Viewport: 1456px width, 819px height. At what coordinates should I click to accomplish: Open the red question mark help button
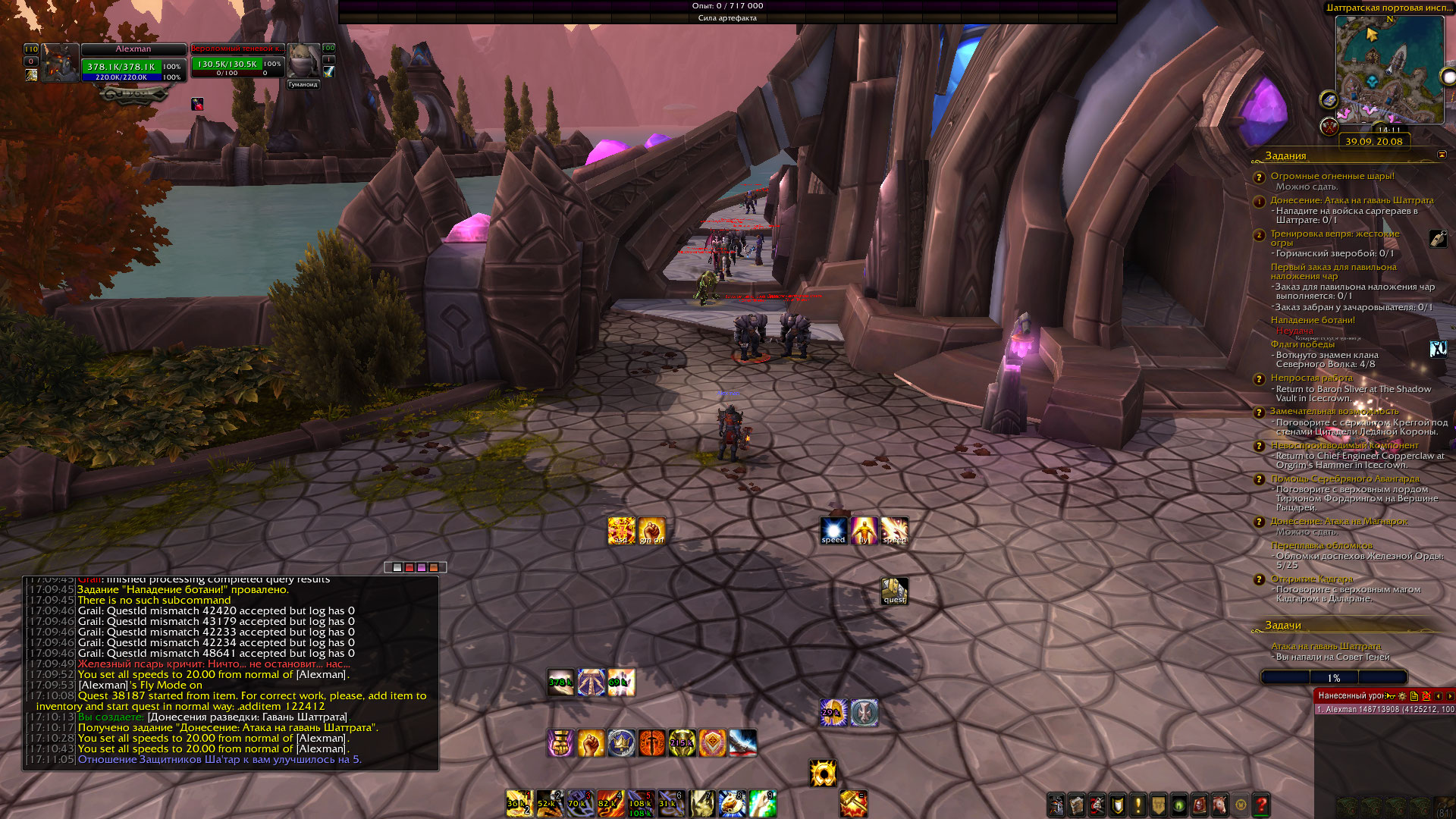[1261, 805]
